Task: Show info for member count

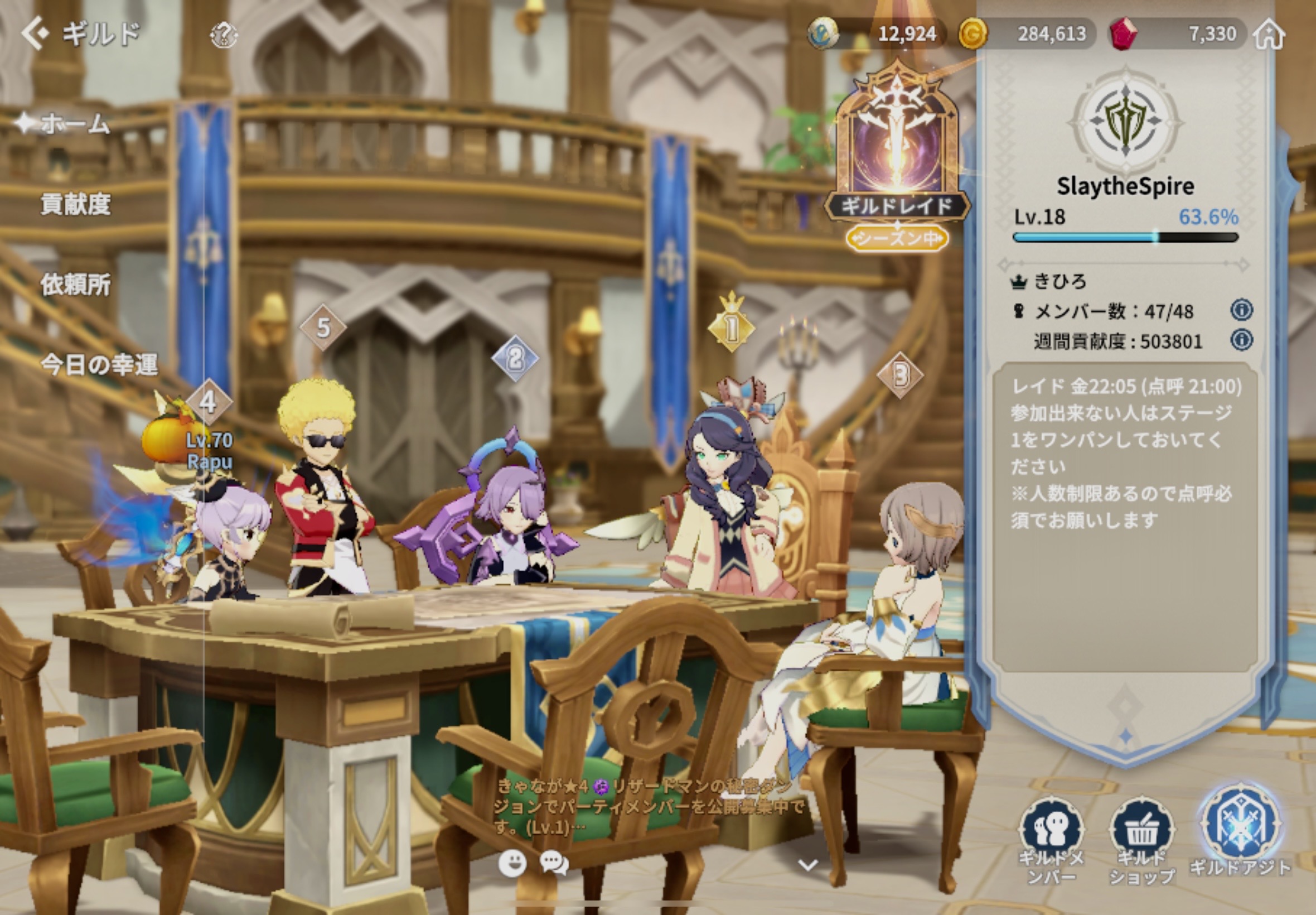Action: 1241,310
